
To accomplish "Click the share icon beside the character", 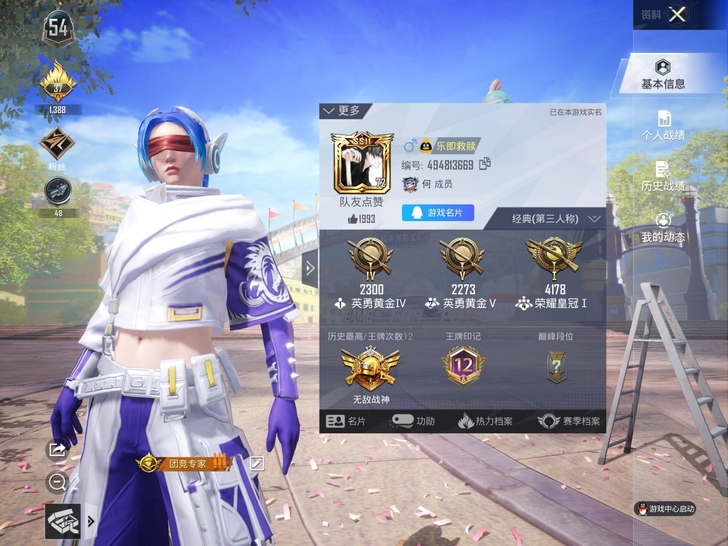I will [x=57, y=450].
